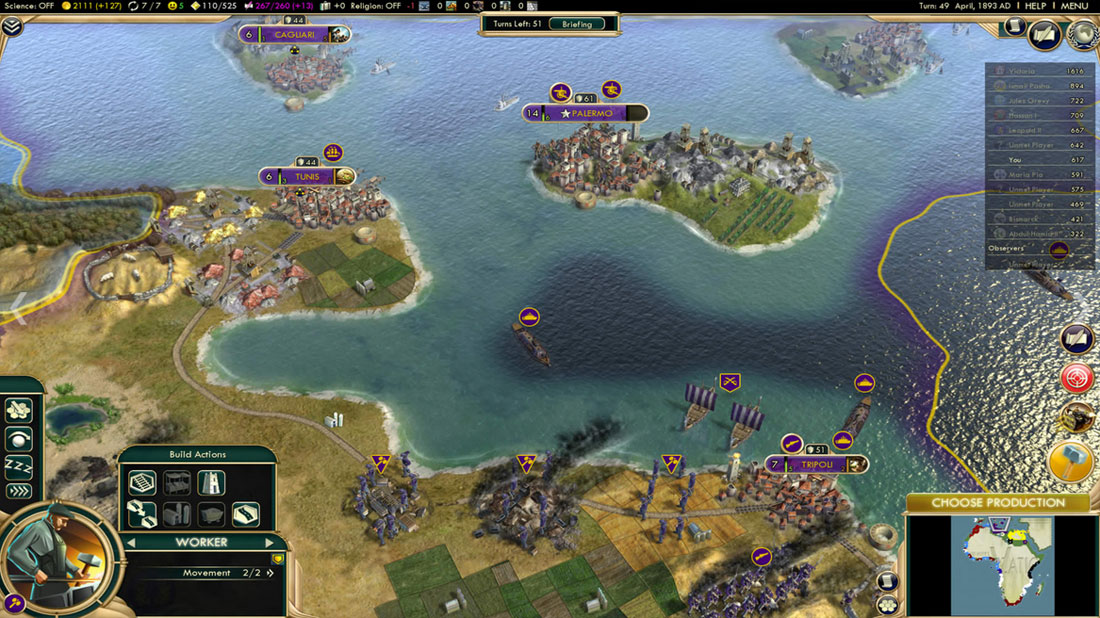Select the previous unit with left arrow
The width and height of the screenshot is (1100, 618).
(x=130, y=543)
